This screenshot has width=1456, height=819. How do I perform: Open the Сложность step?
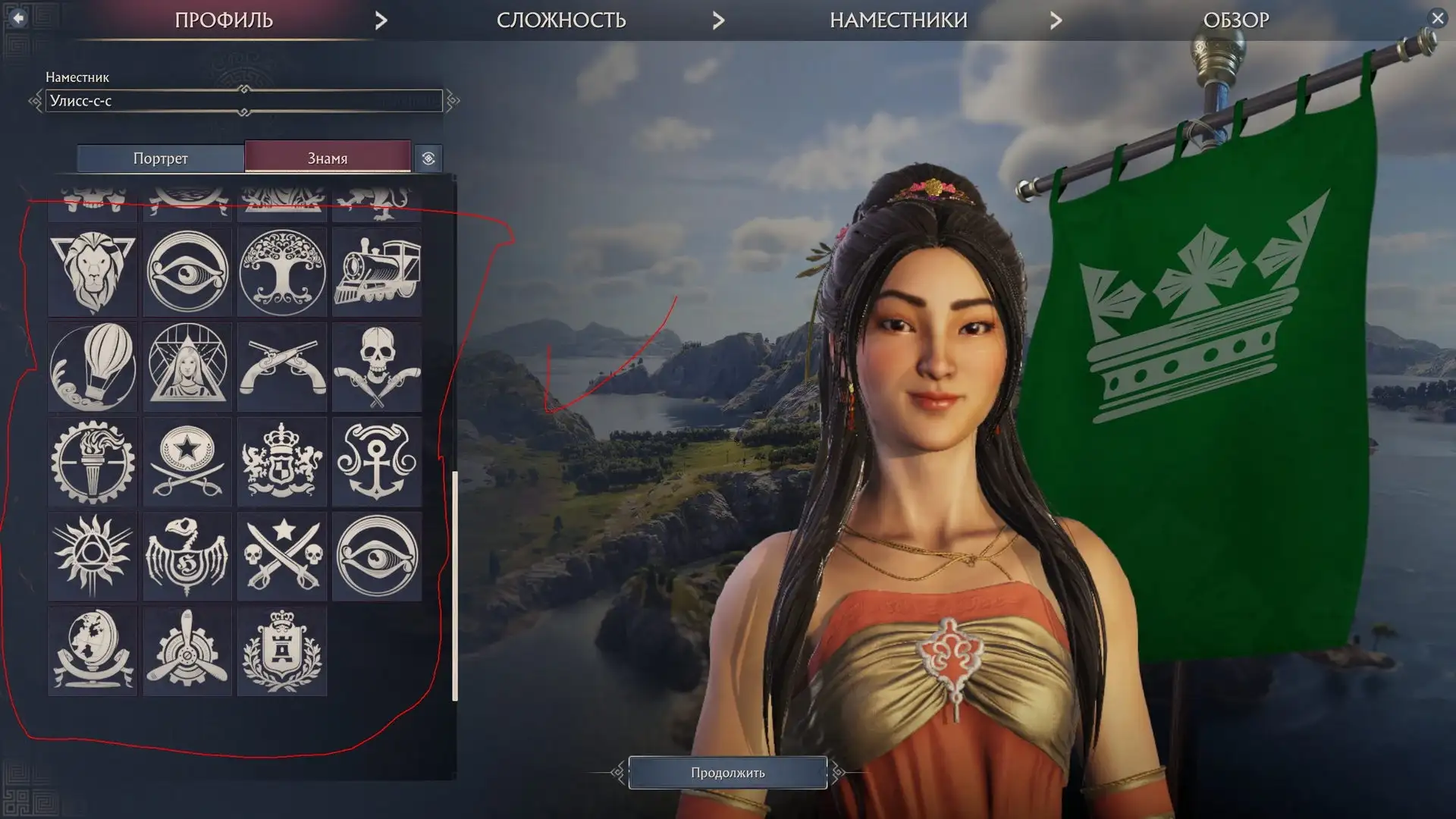pos(561,20)
